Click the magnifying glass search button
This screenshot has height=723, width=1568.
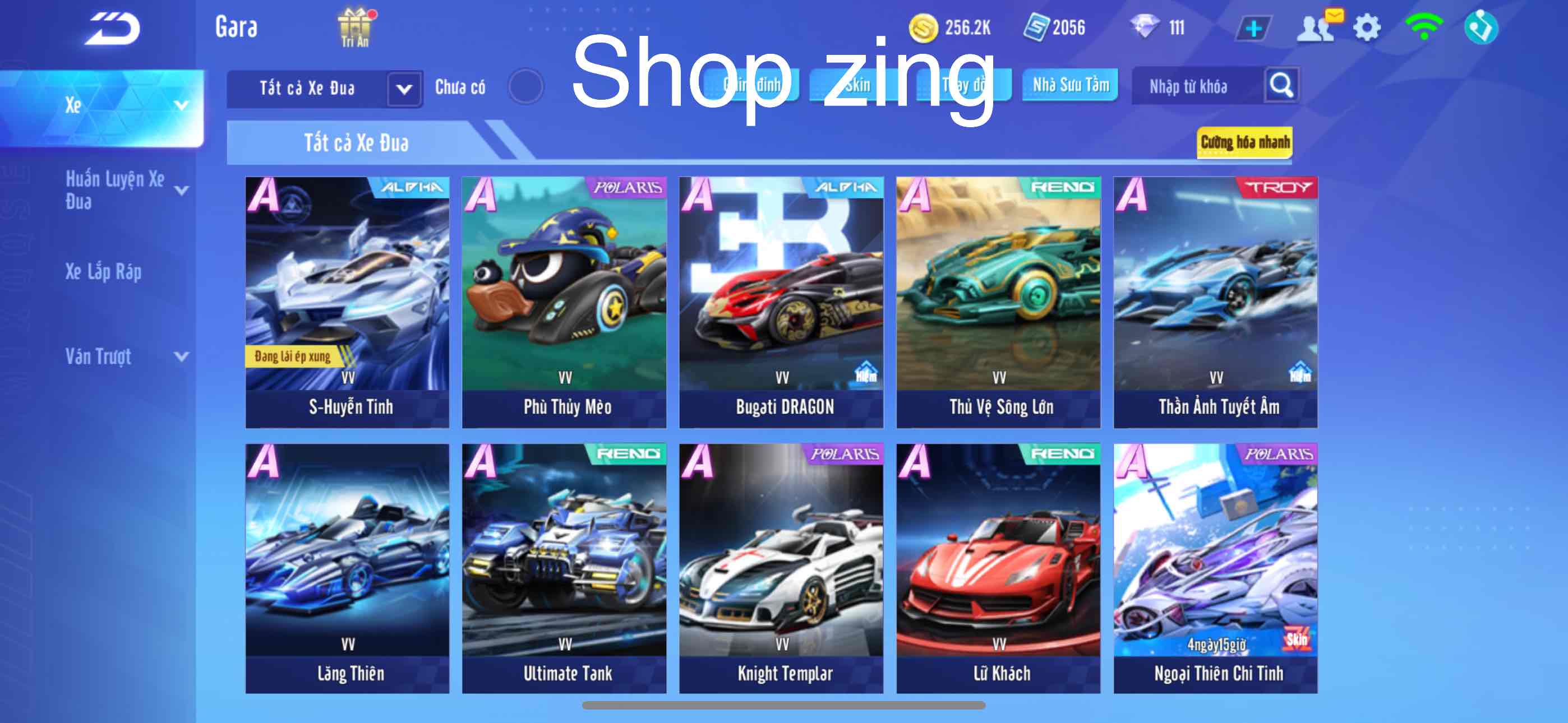(1281, 85)
